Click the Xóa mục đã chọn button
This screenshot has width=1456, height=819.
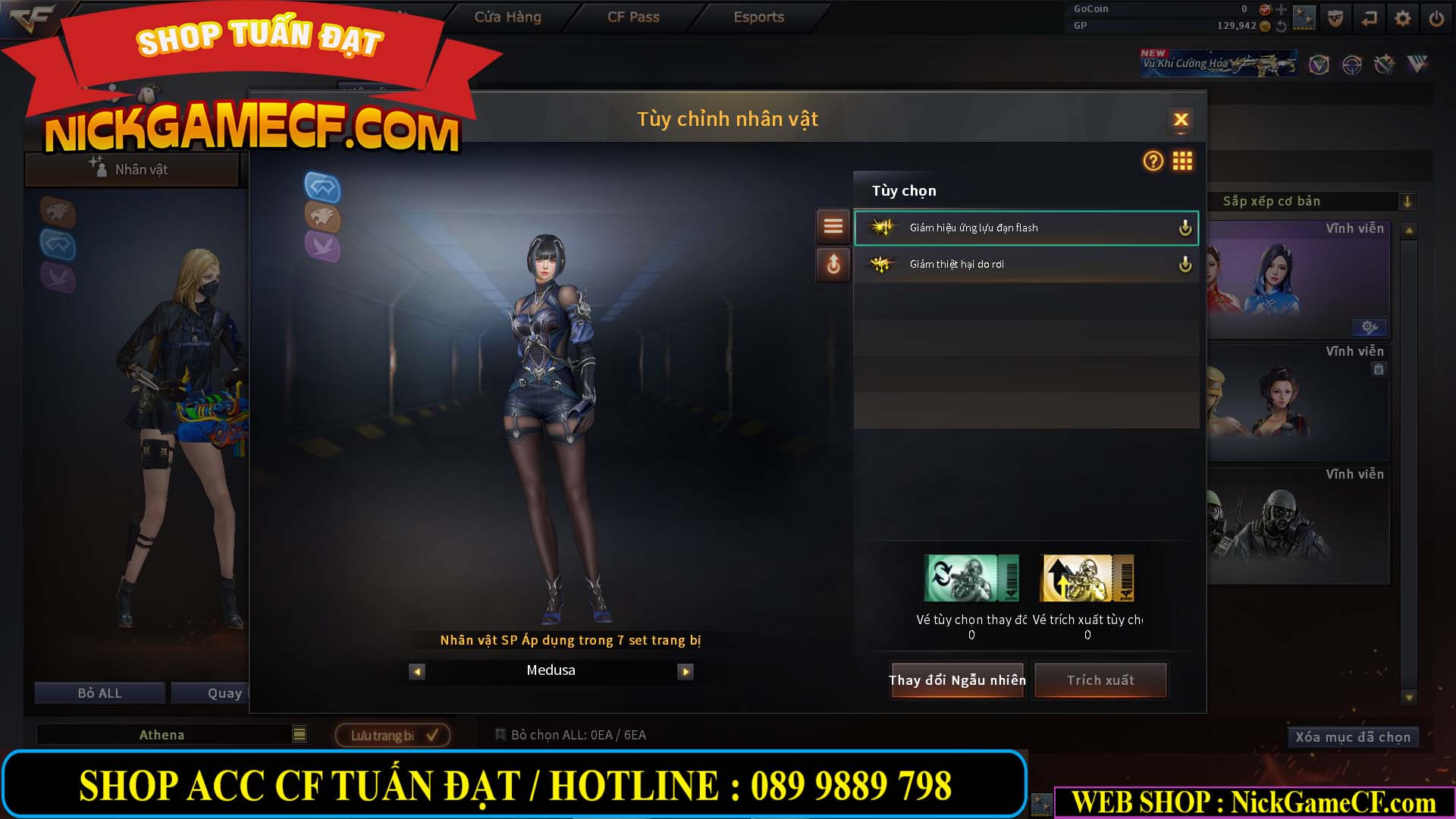(x=1353, y=736)
